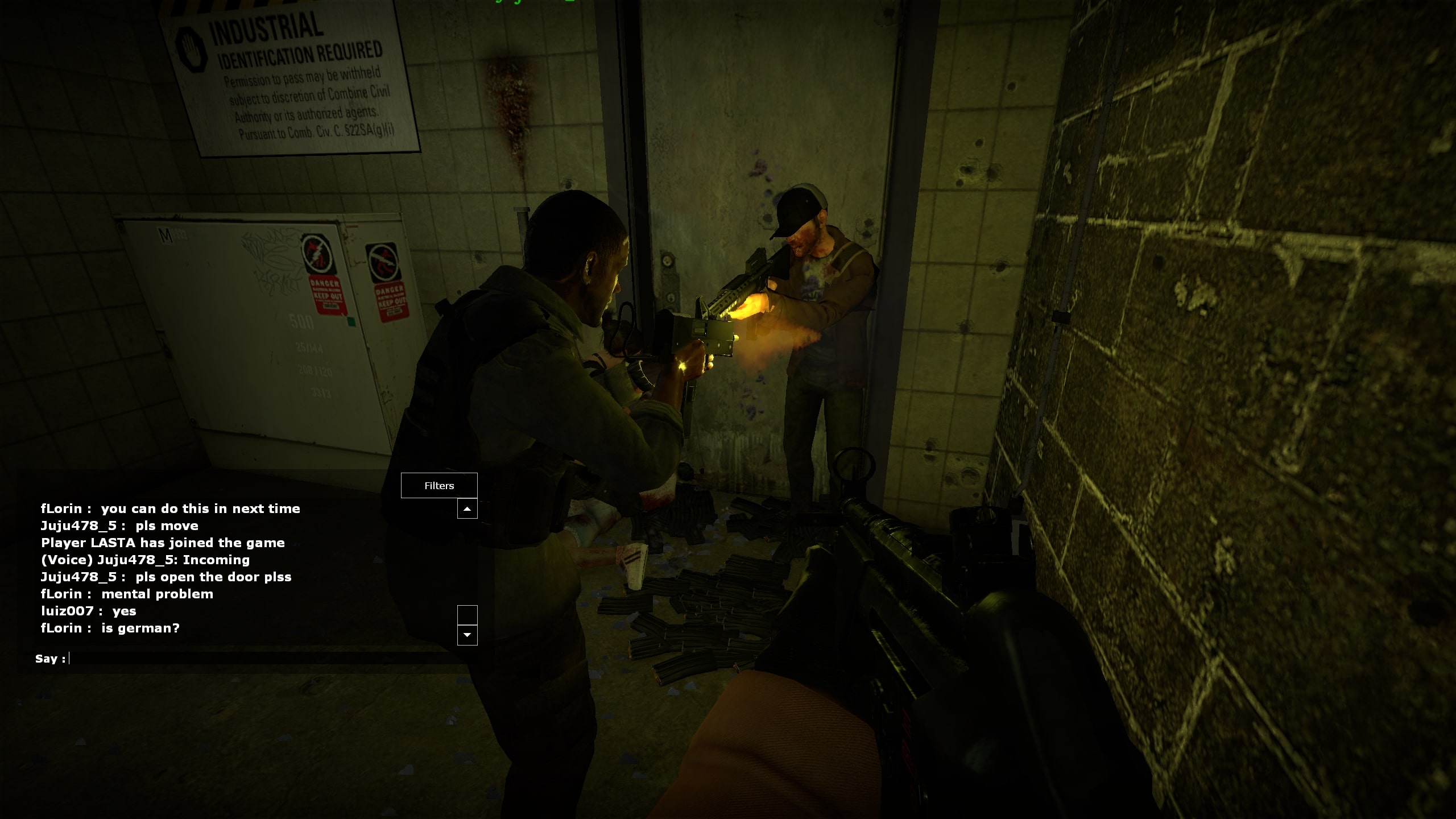Screen dimensions: 1456x819
Task: Open the chat Filters button
Action: [x=439, y=486]
